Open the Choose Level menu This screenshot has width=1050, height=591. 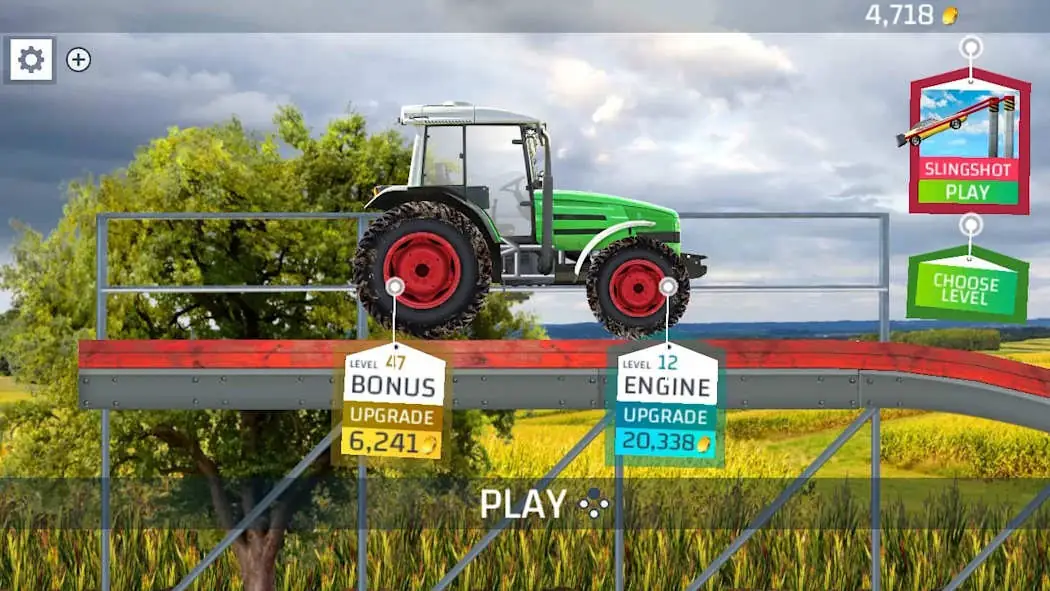(x=966, y=288)
